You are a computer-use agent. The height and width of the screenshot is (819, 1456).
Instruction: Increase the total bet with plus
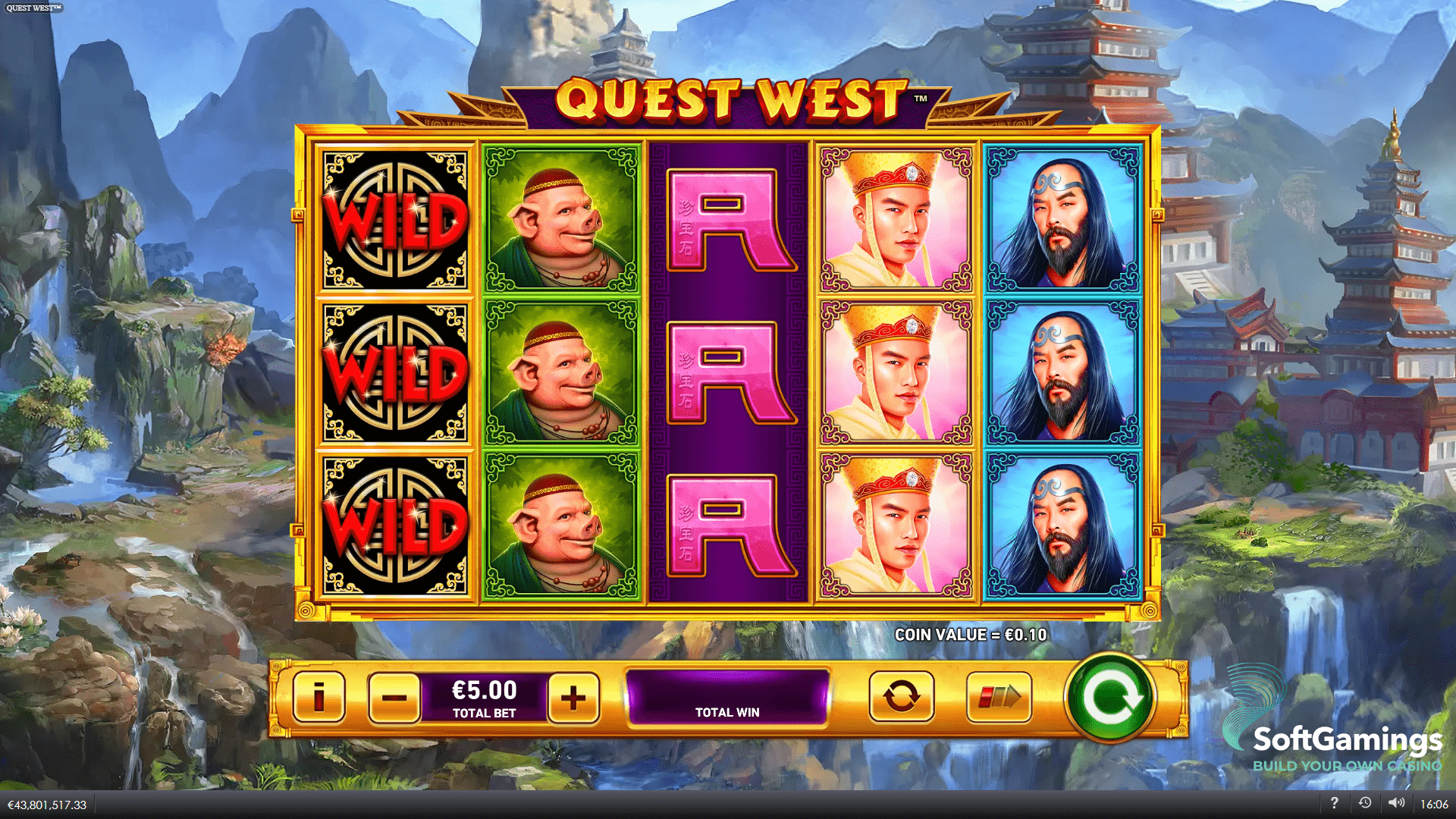pyautogui.click(x=574, y=698)
